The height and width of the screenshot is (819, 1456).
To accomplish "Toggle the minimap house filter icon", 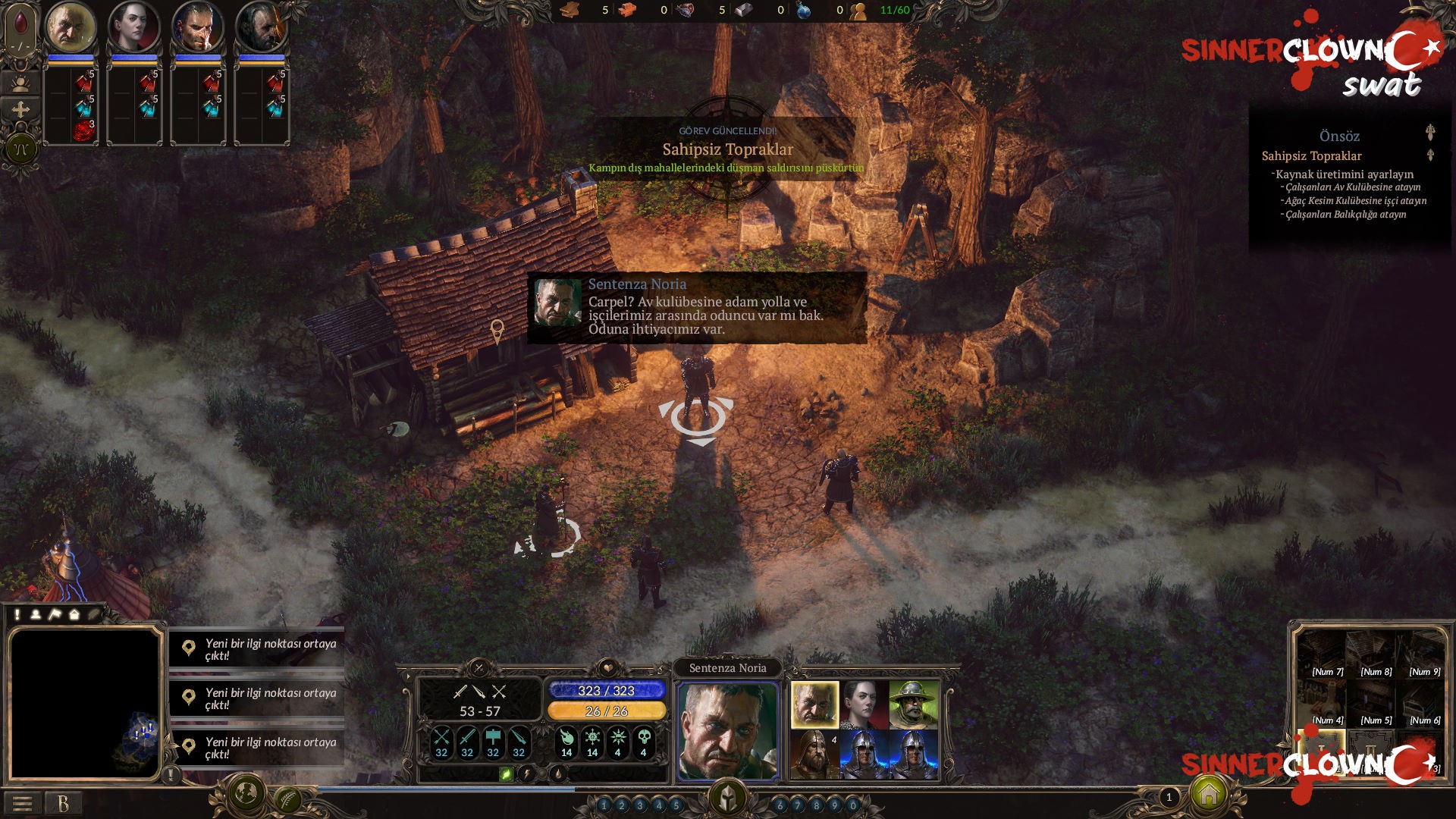I will 74,614.
